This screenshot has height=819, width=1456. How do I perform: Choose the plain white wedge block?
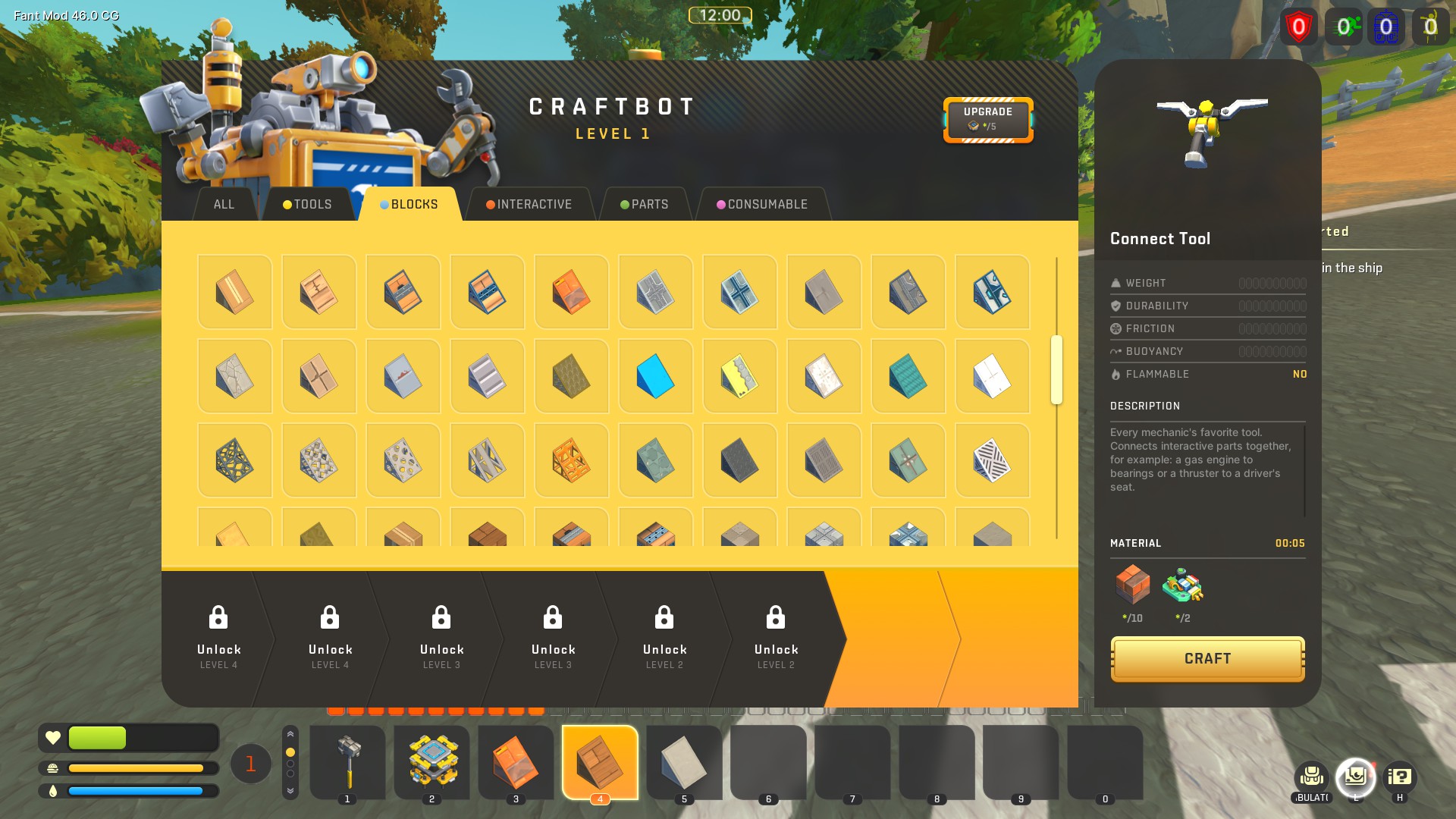(992, 376)
